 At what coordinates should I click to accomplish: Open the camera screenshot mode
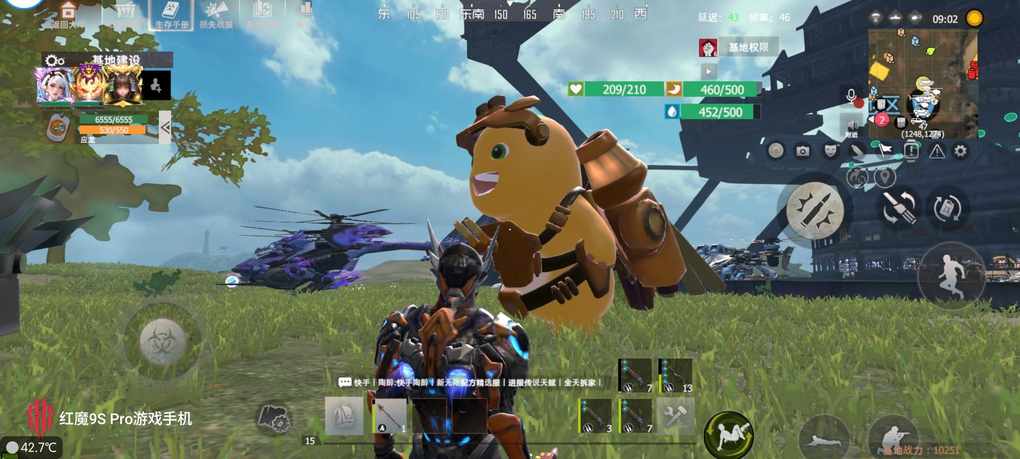point(802,151)
